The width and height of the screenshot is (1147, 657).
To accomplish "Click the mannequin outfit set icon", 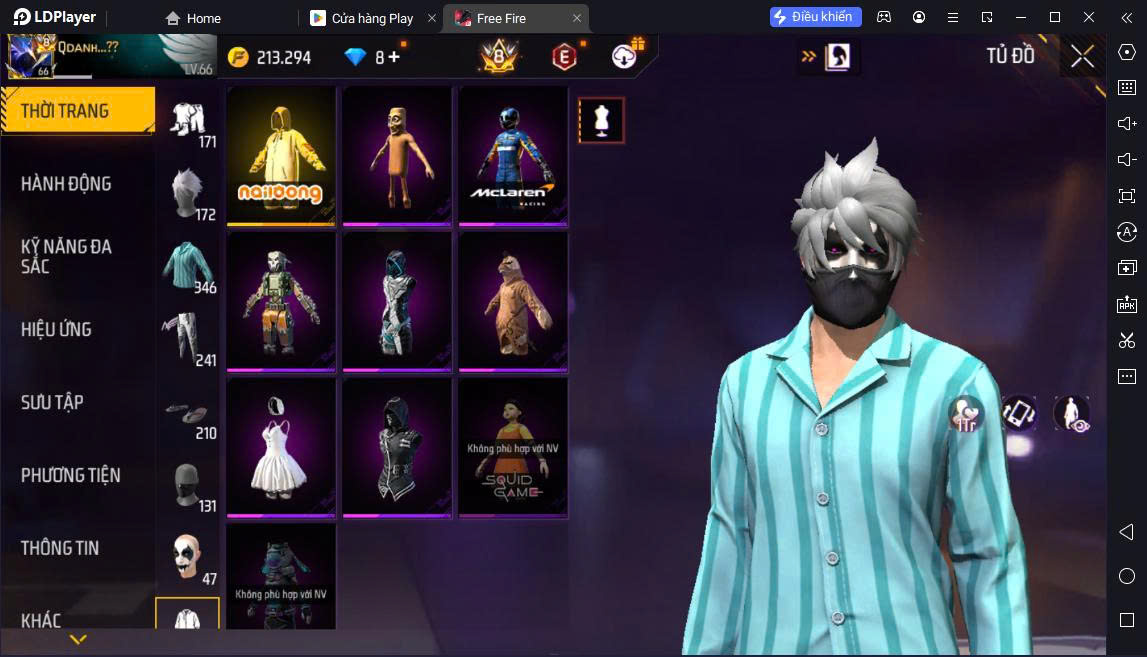I will (x=601, y=120).
